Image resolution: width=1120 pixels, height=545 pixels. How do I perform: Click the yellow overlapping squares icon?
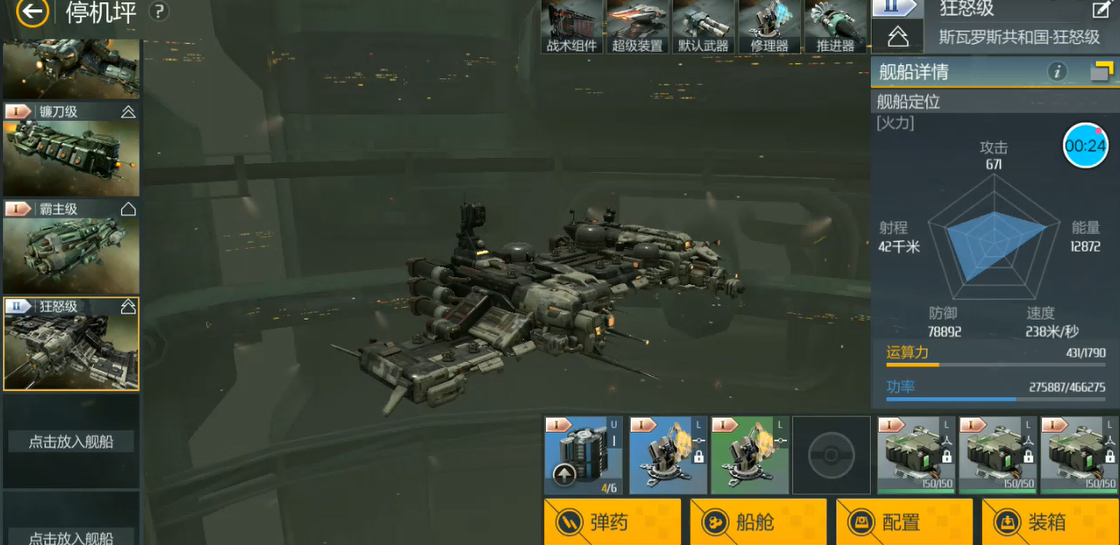1101,71
